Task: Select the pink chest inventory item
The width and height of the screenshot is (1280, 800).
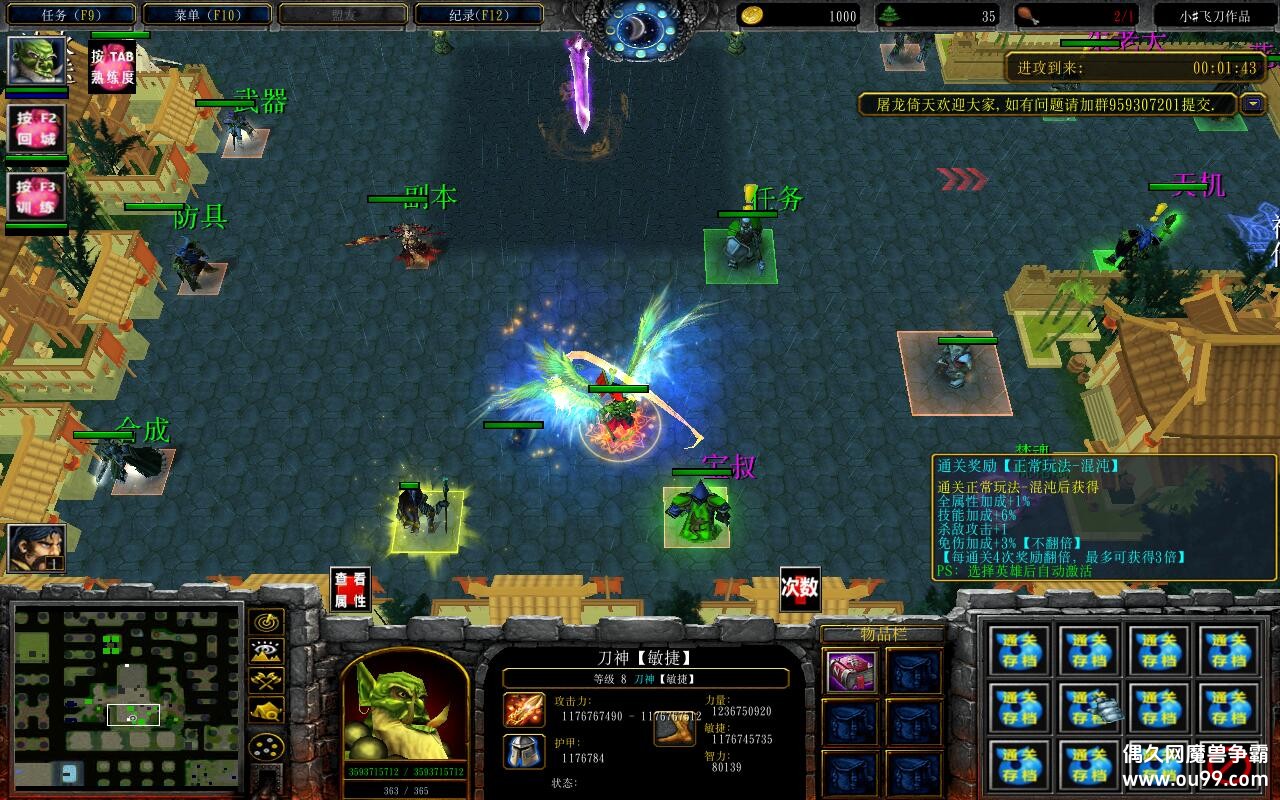Action: (x=852, y=672)
